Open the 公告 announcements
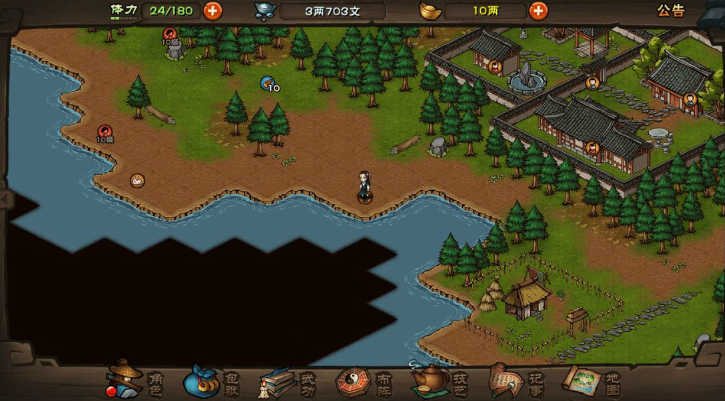This screenshot has width=725, height=401. (671, 11)
